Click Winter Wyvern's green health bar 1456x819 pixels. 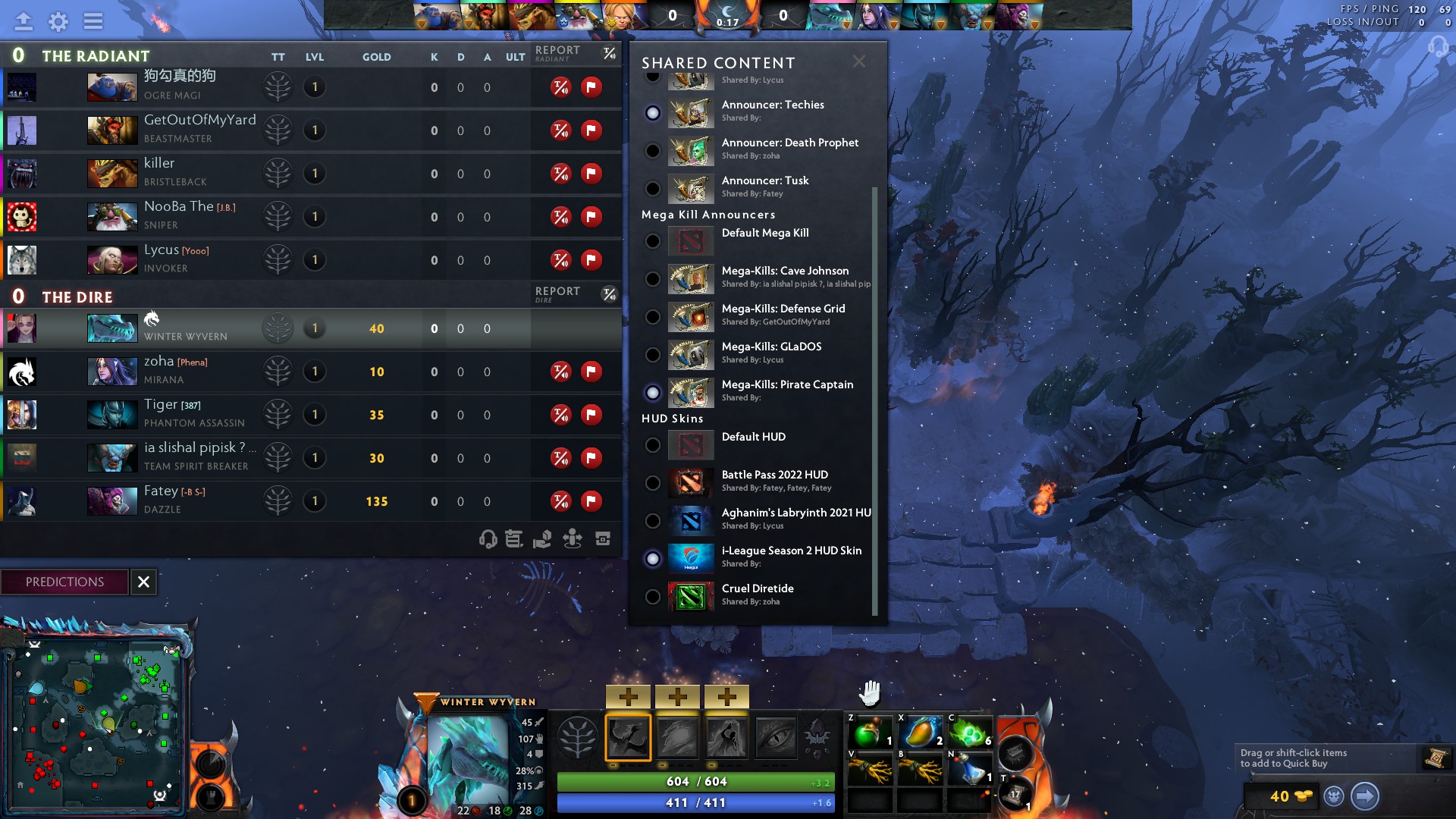coord(695,780)
